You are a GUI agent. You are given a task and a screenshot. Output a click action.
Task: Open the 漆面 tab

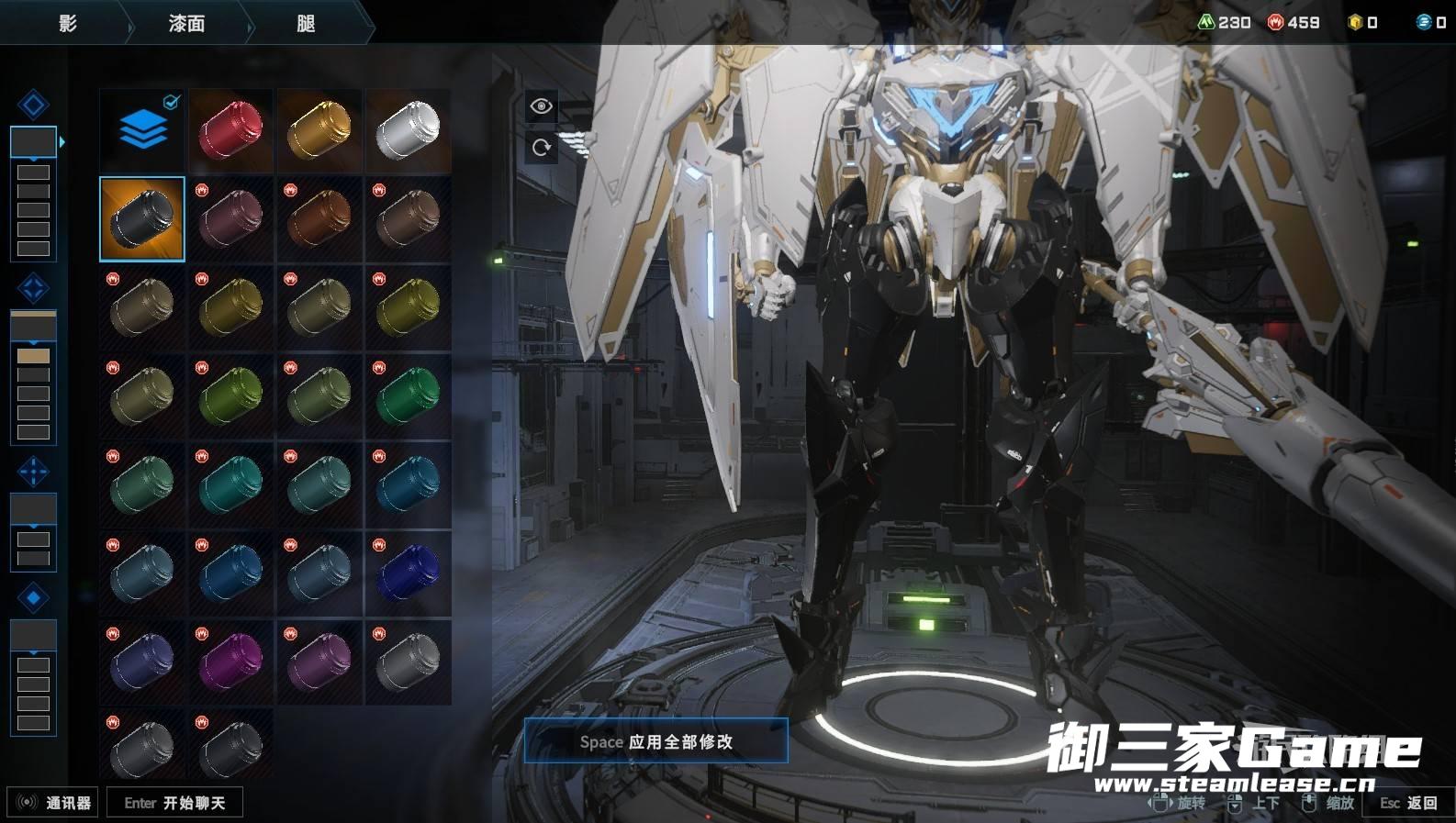186,23
